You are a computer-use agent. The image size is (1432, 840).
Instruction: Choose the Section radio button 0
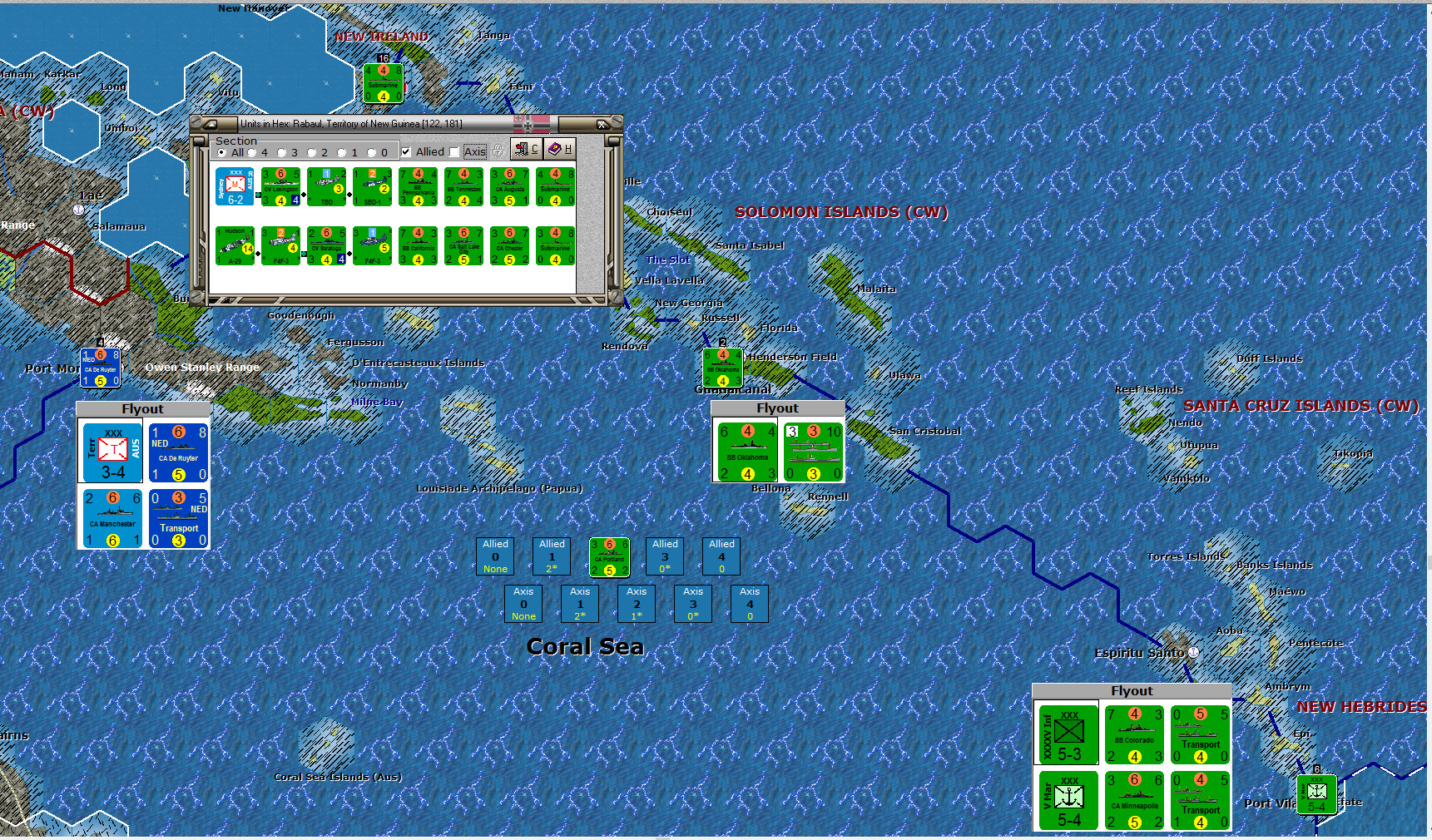[x=372, y=152]
